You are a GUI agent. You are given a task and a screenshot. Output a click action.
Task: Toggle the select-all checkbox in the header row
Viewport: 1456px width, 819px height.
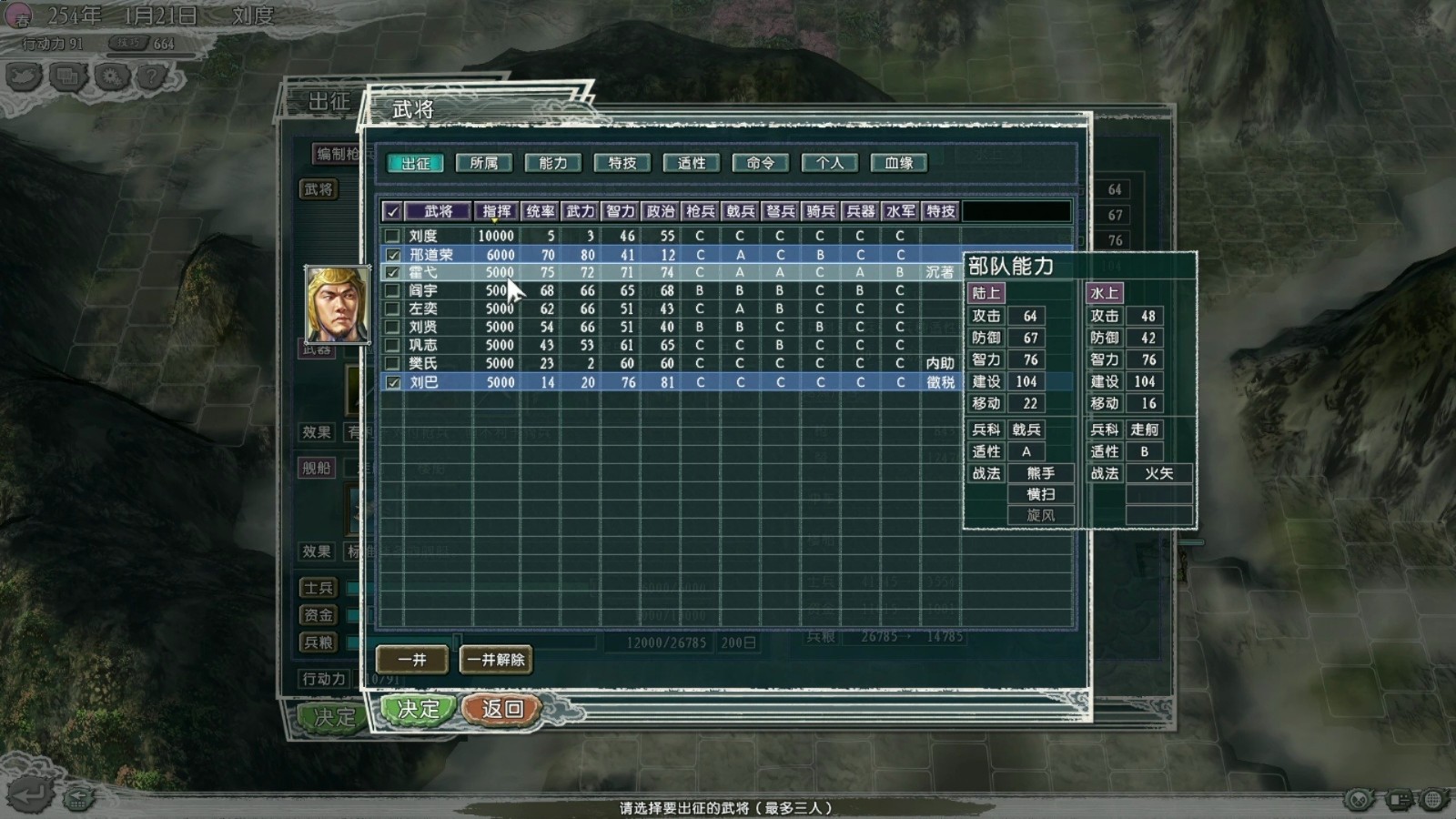tap(393, 211)
